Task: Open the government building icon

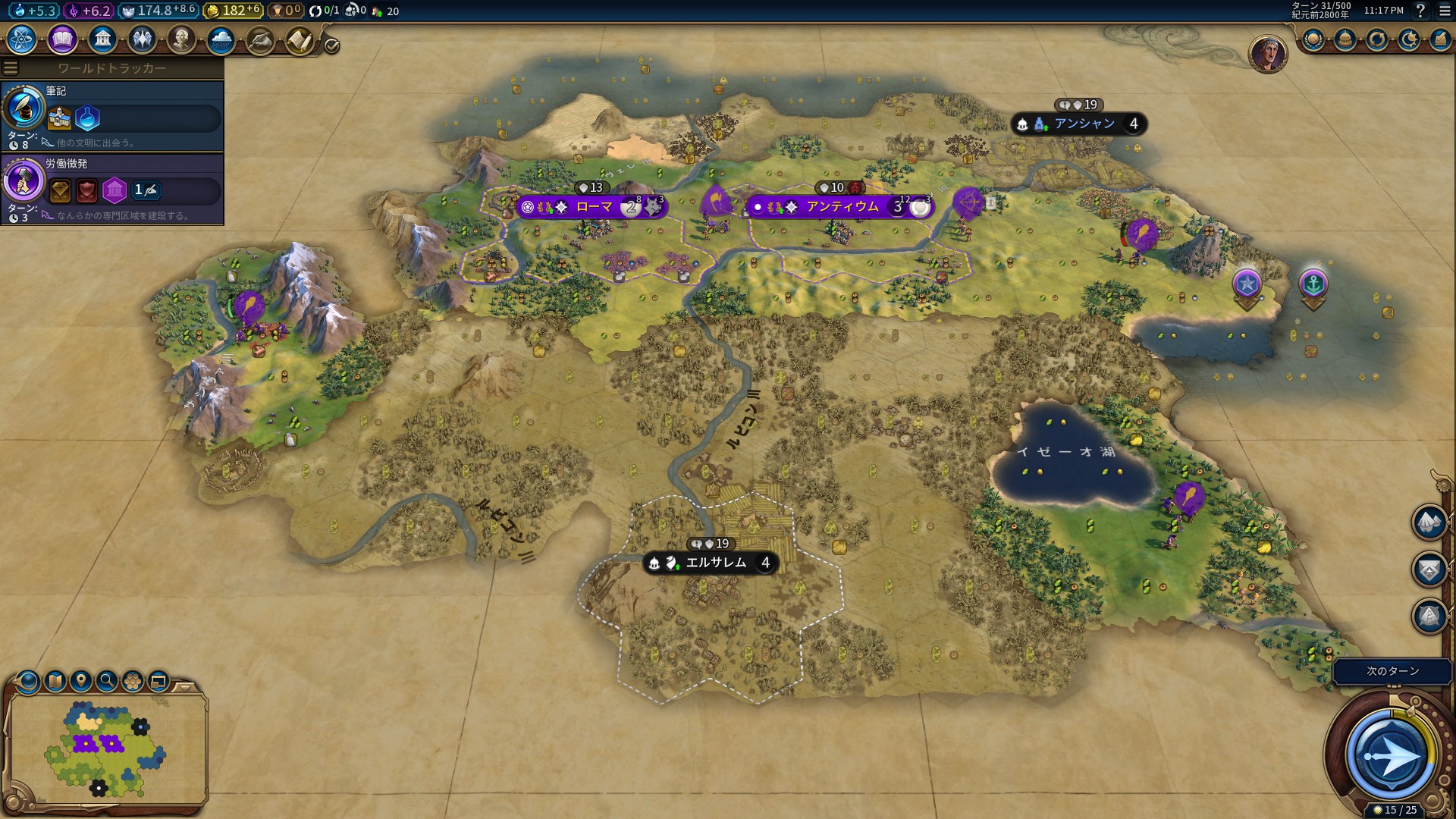Action: (102, 39)
